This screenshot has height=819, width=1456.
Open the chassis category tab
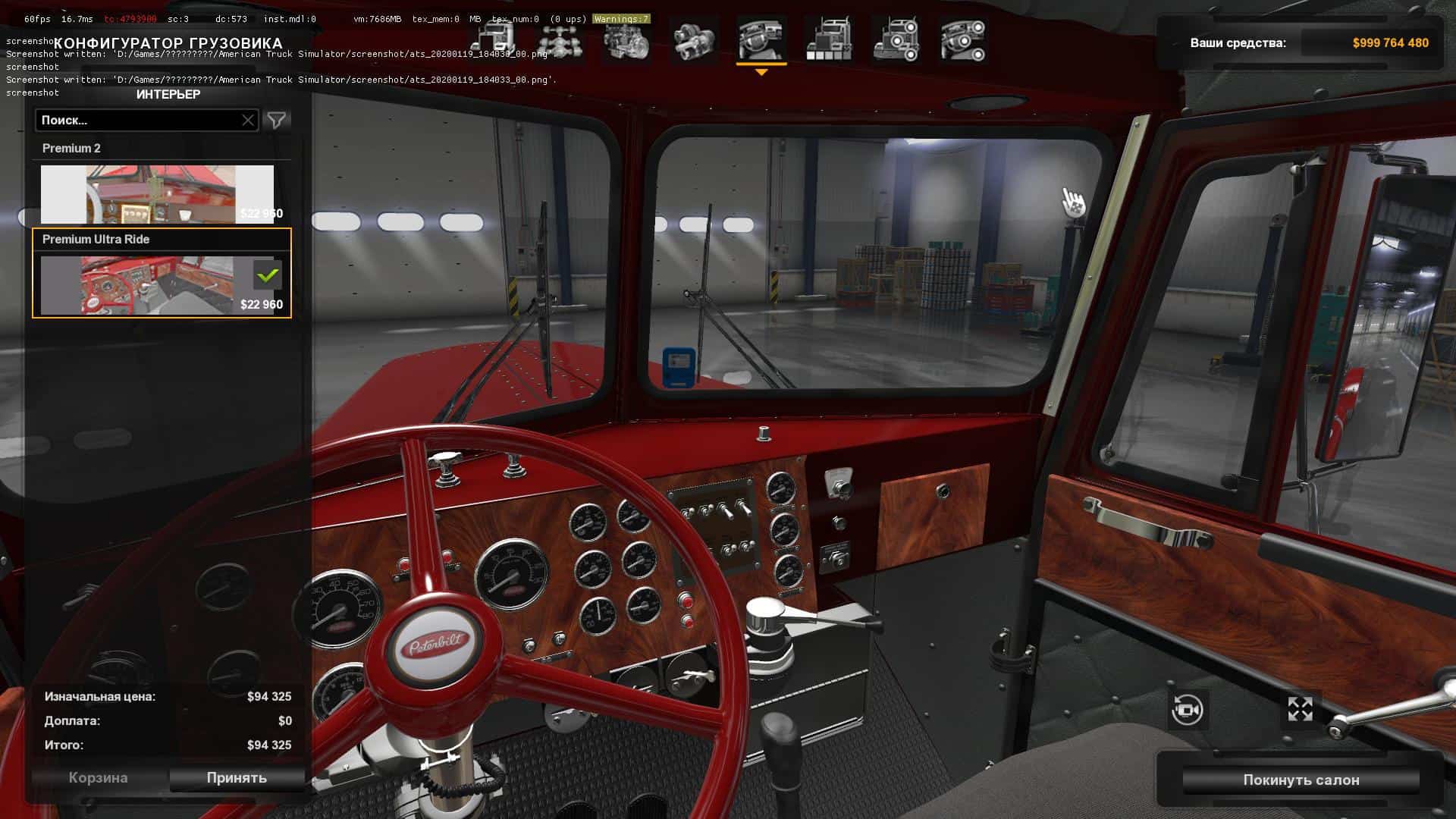(x=560, y=40)
